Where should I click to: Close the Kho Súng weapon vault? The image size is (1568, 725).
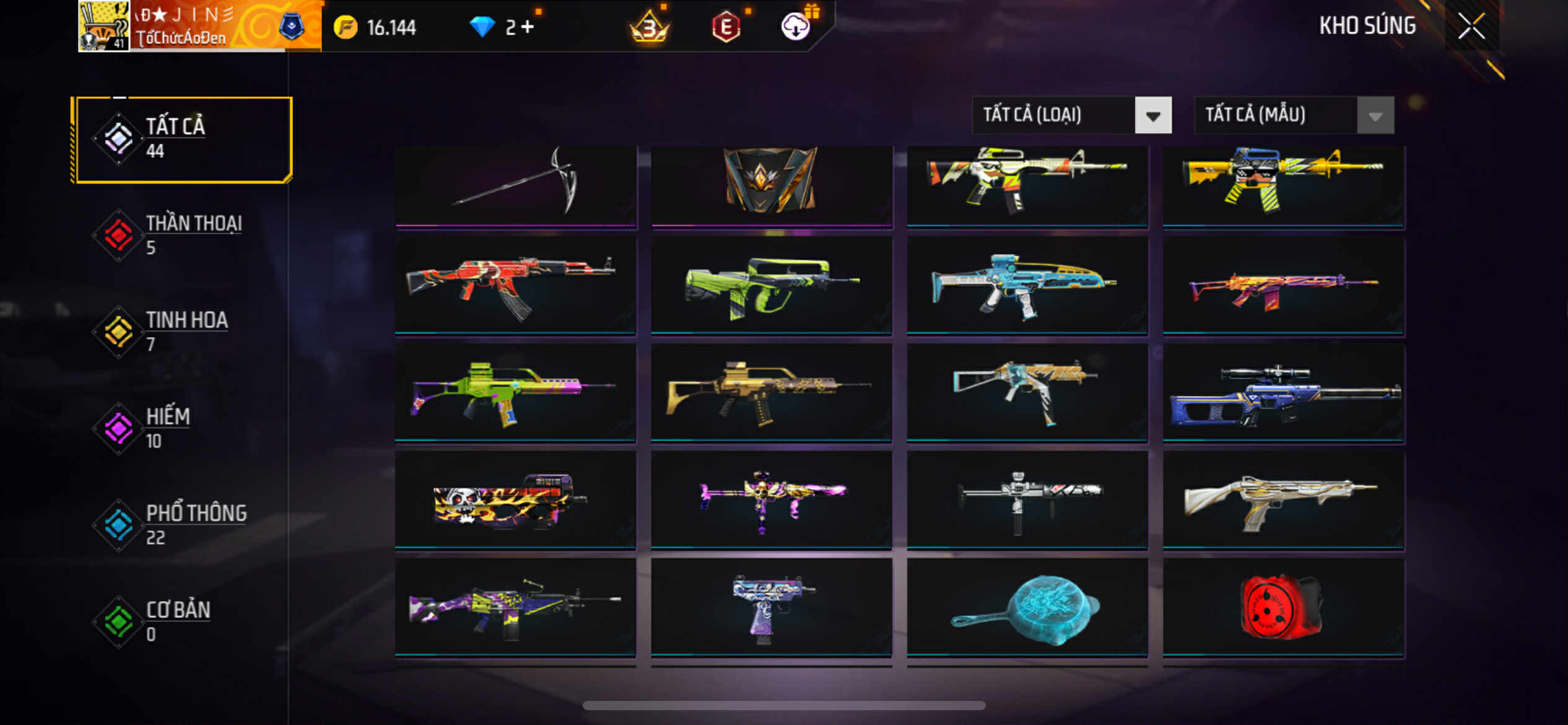[x=1471, y=26]
